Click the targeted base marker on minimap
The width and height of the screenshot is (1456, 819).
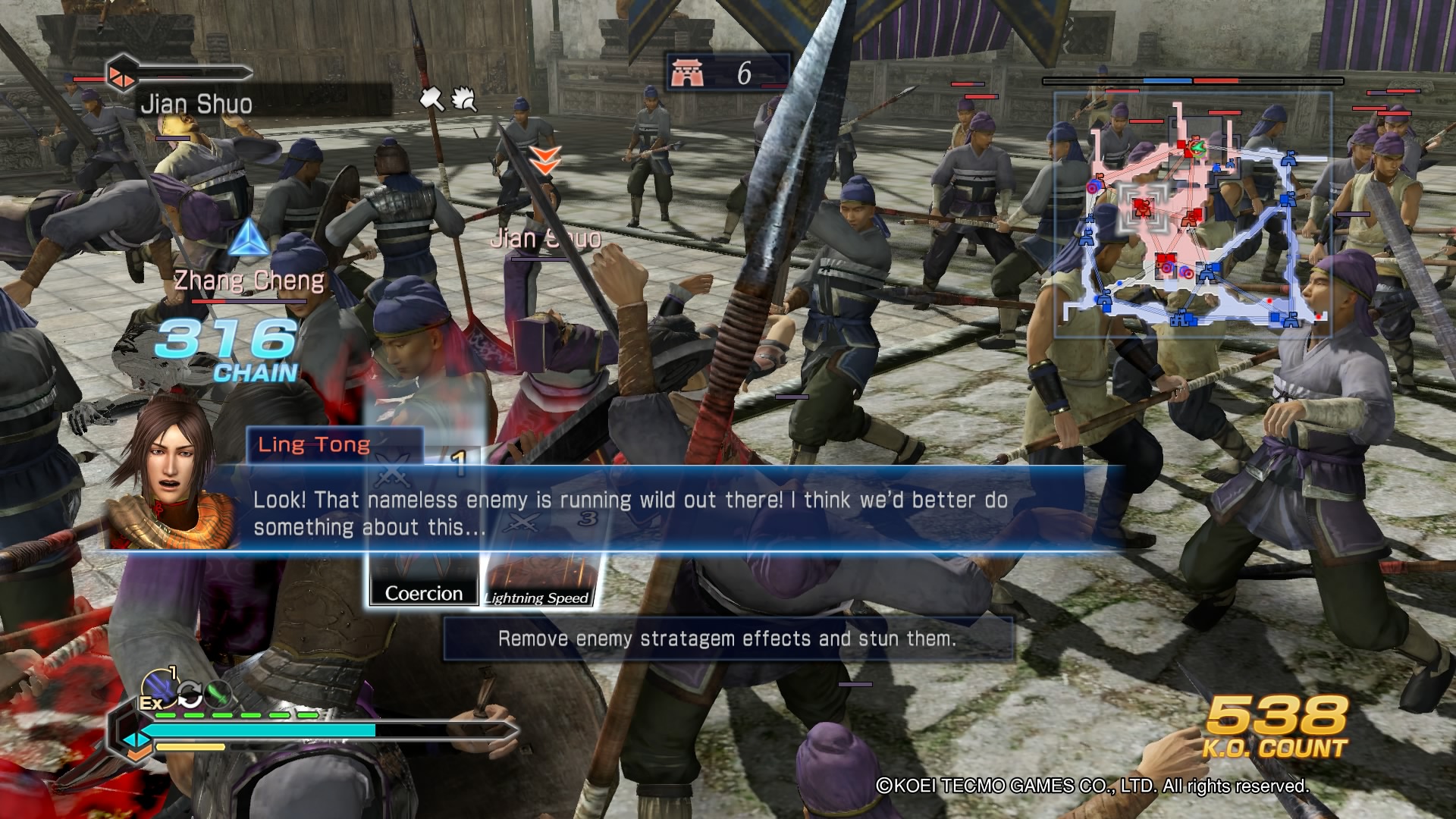[x=1143, y=206]
